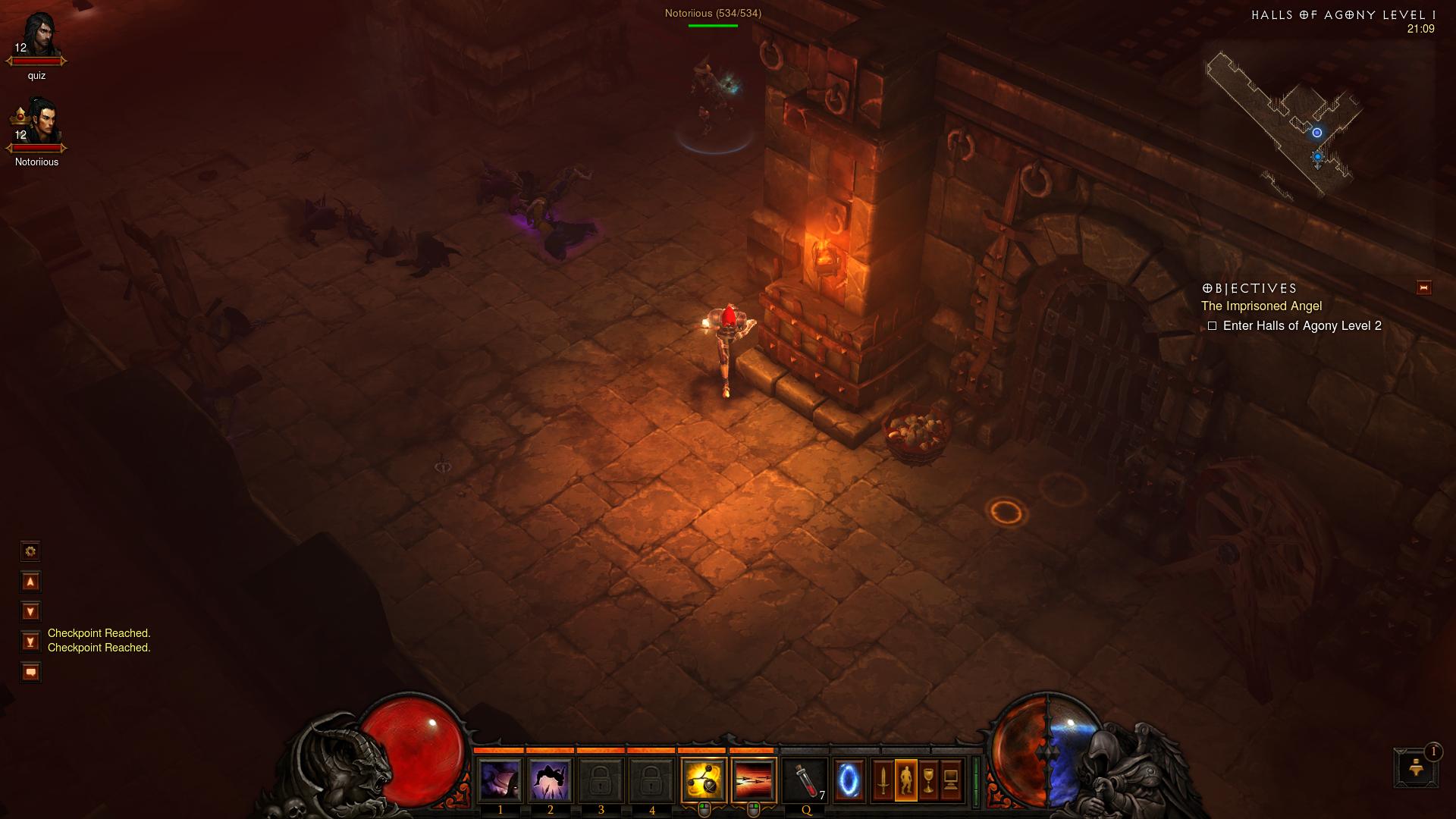Cast the blue Town Portal

[x=849, y=780]
